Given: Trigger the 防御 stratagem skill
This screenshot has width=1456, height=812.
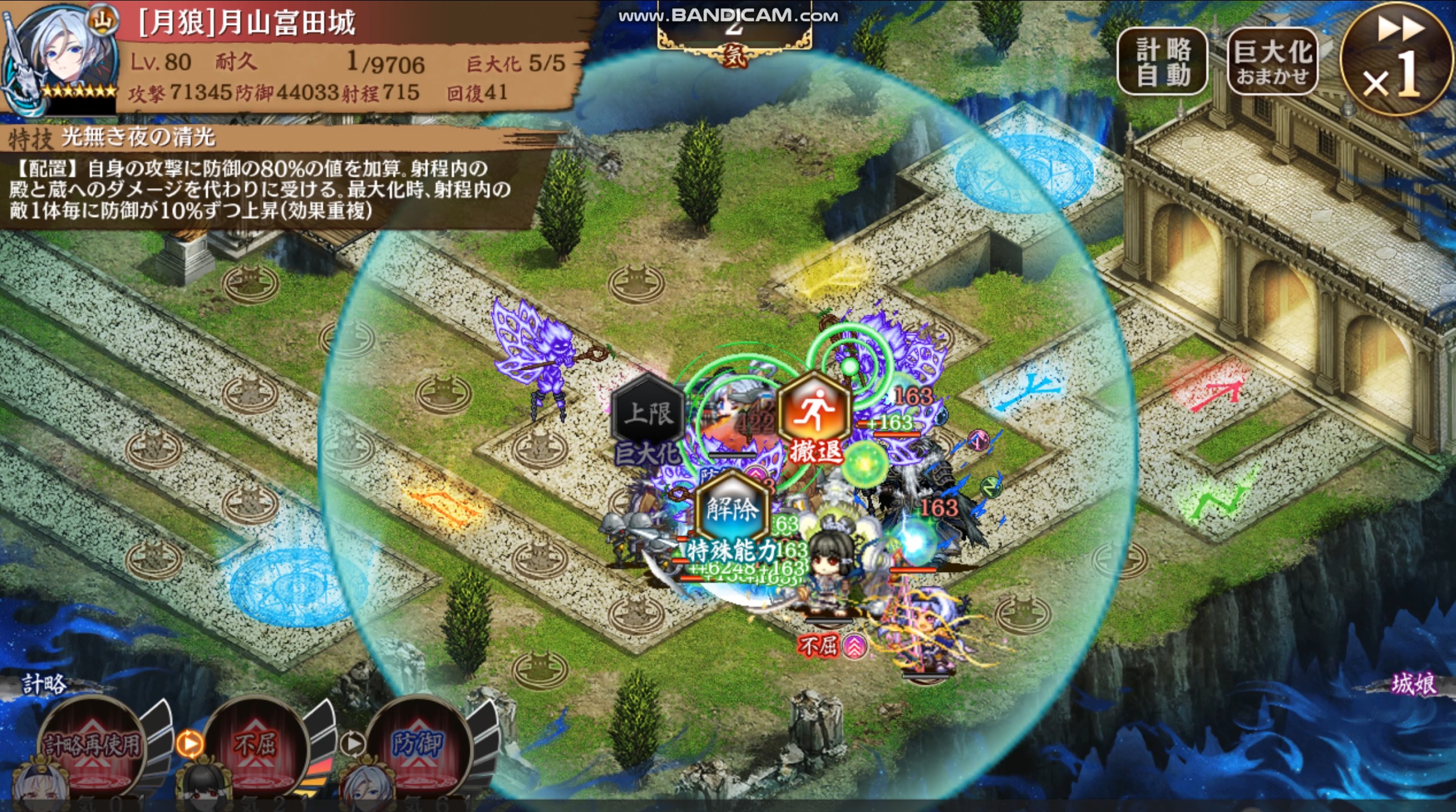Looking at the screenshot, I should point(418,745).
